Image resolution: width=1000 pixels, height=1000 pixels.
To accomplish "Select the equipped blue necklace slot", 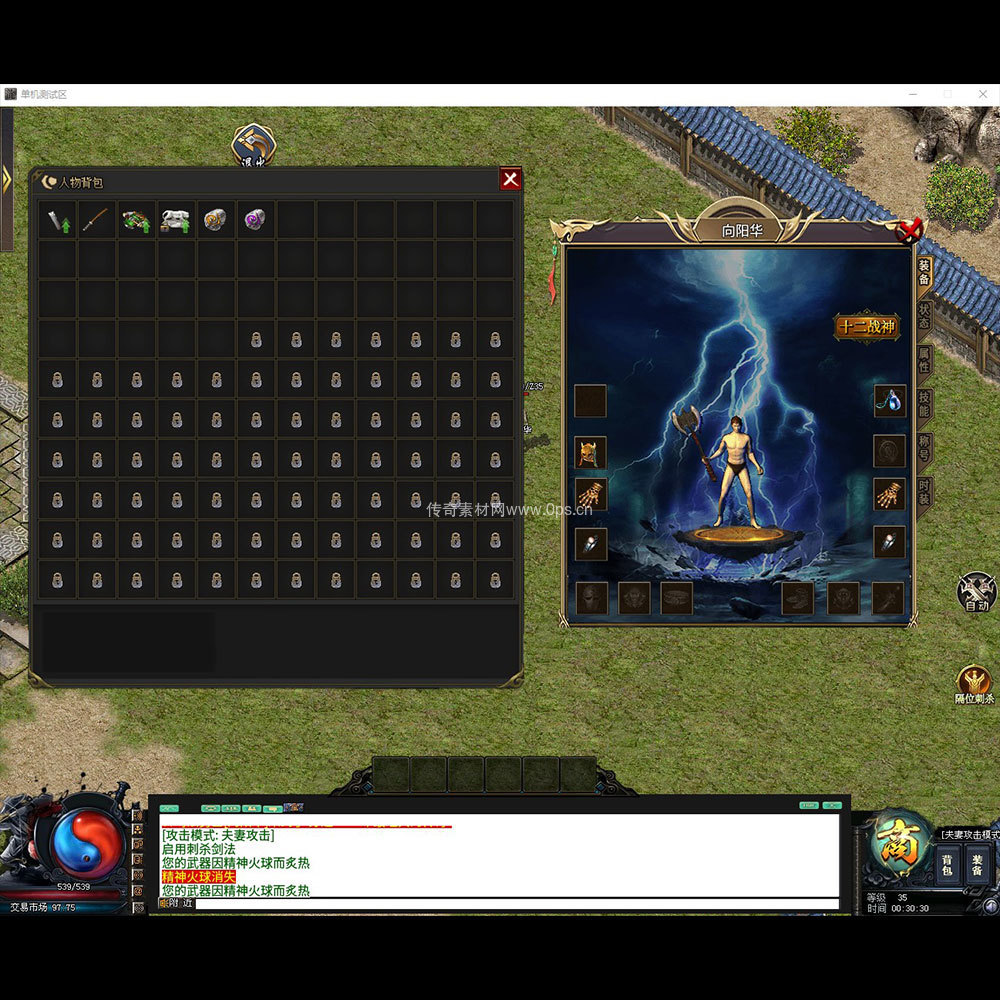I will 890,401.
